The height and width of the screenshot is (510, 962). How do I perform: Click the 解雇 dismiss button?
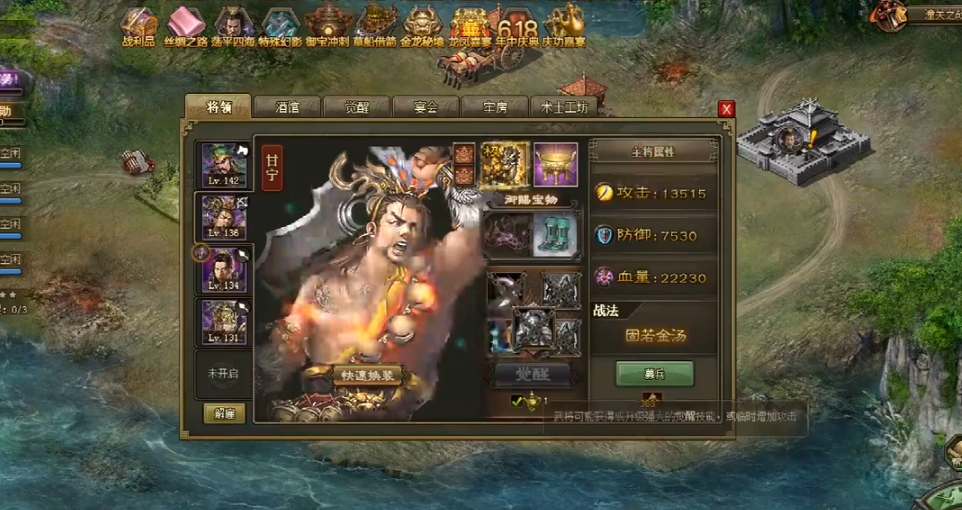224,412
